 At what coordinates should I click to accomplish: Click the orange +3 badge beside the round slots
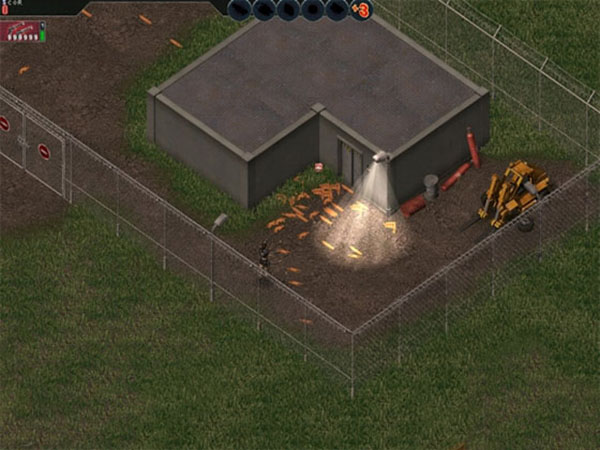(361, 11)
